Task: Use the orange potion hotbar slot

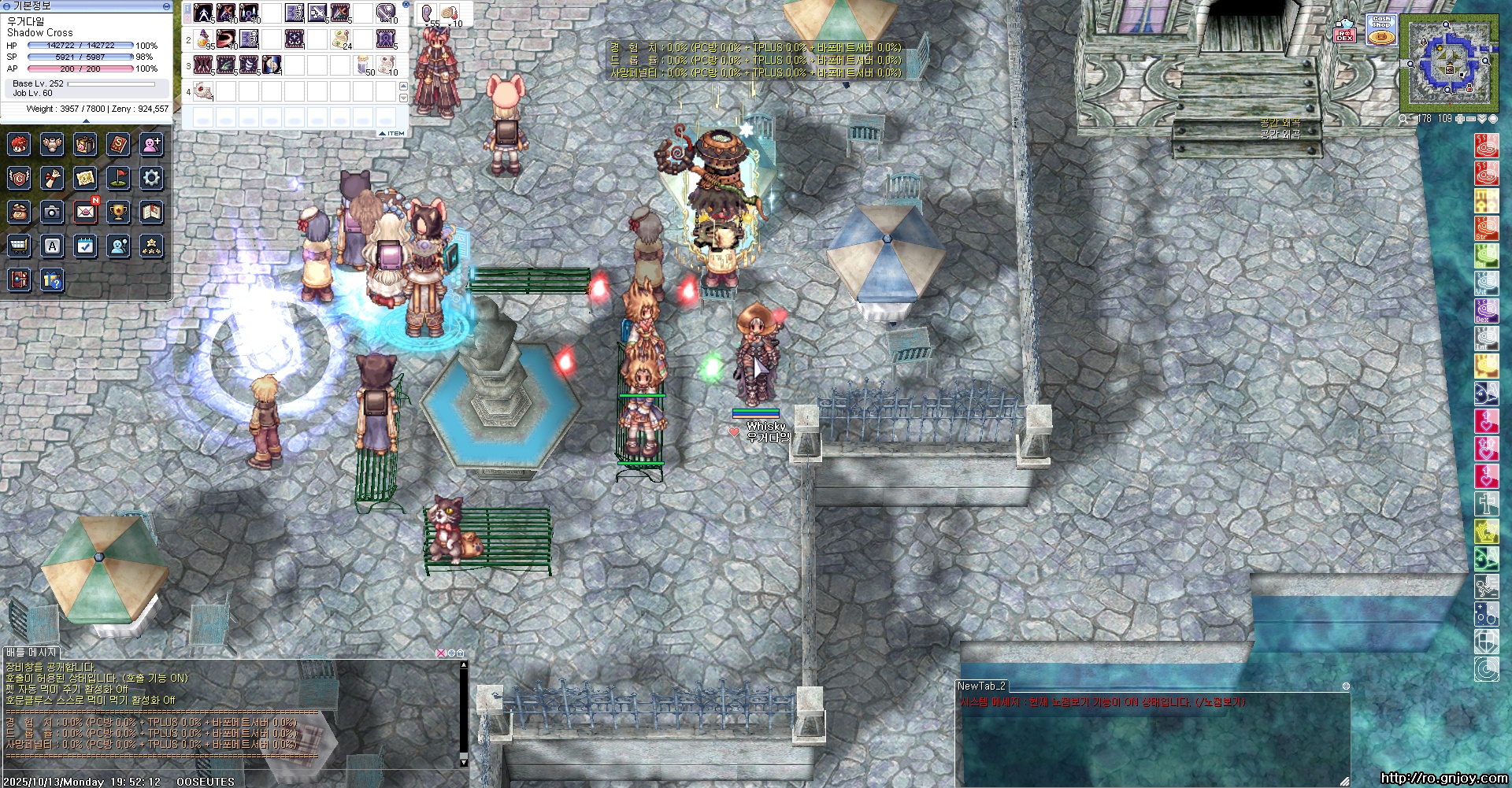Action: click(x=204, y=39)
